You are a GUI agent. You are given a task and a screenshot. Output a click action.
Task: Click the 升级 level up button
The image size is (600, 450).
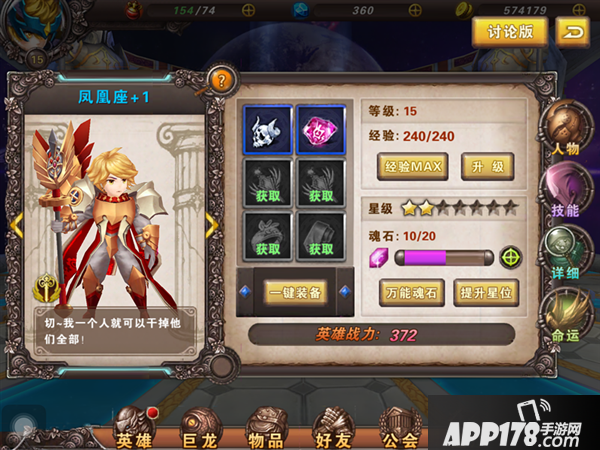(x=486, y=165)
